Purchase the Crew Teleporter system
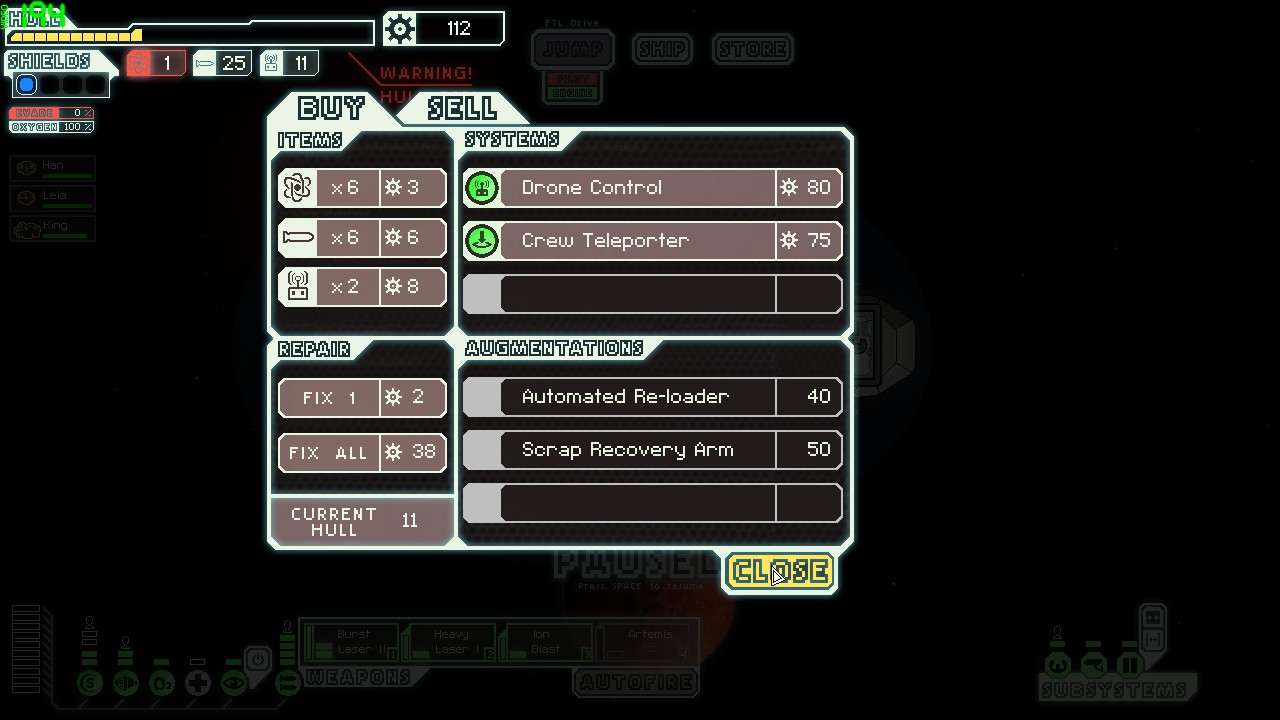1280x720 pixels. [652, 241]
